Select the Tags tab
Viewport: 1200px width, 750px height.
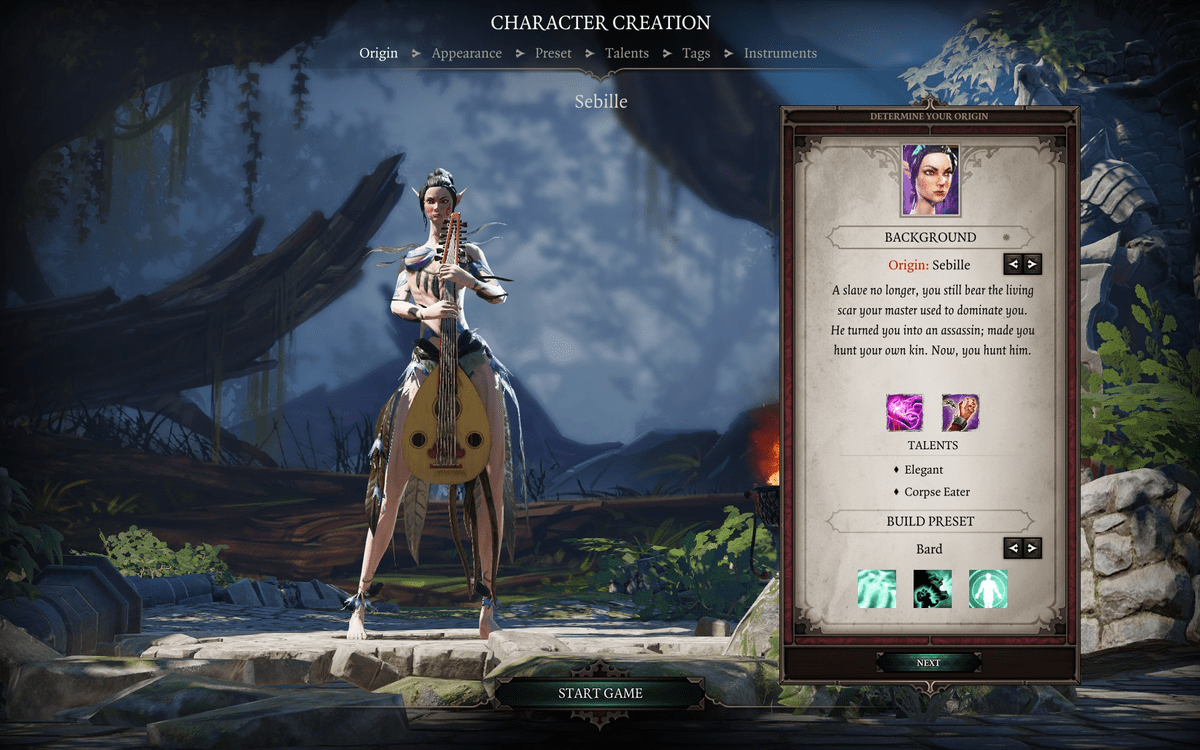[x=696, y=53]
